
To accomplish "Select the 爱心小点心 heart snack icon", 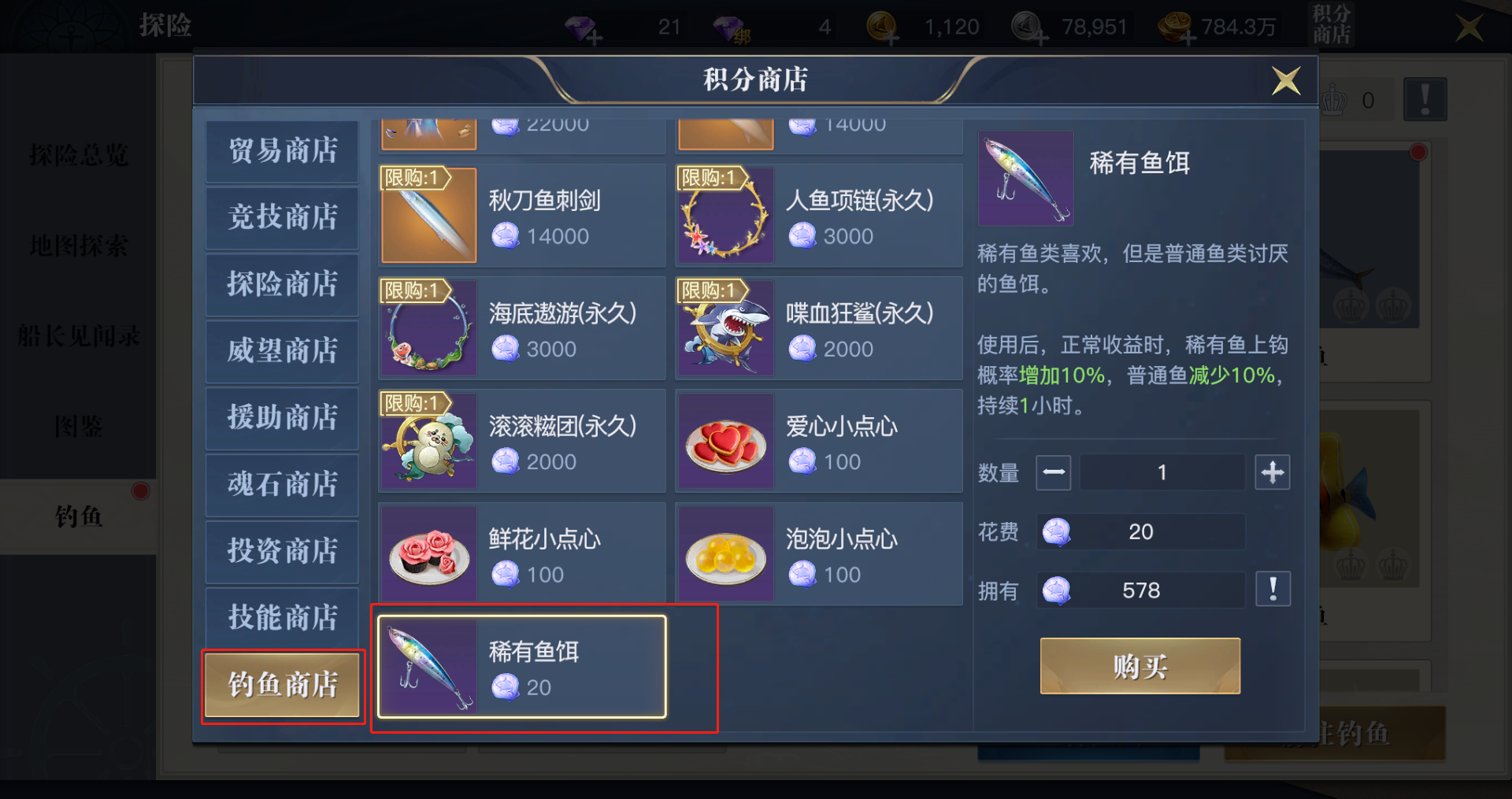I will [x=724, y=440].
